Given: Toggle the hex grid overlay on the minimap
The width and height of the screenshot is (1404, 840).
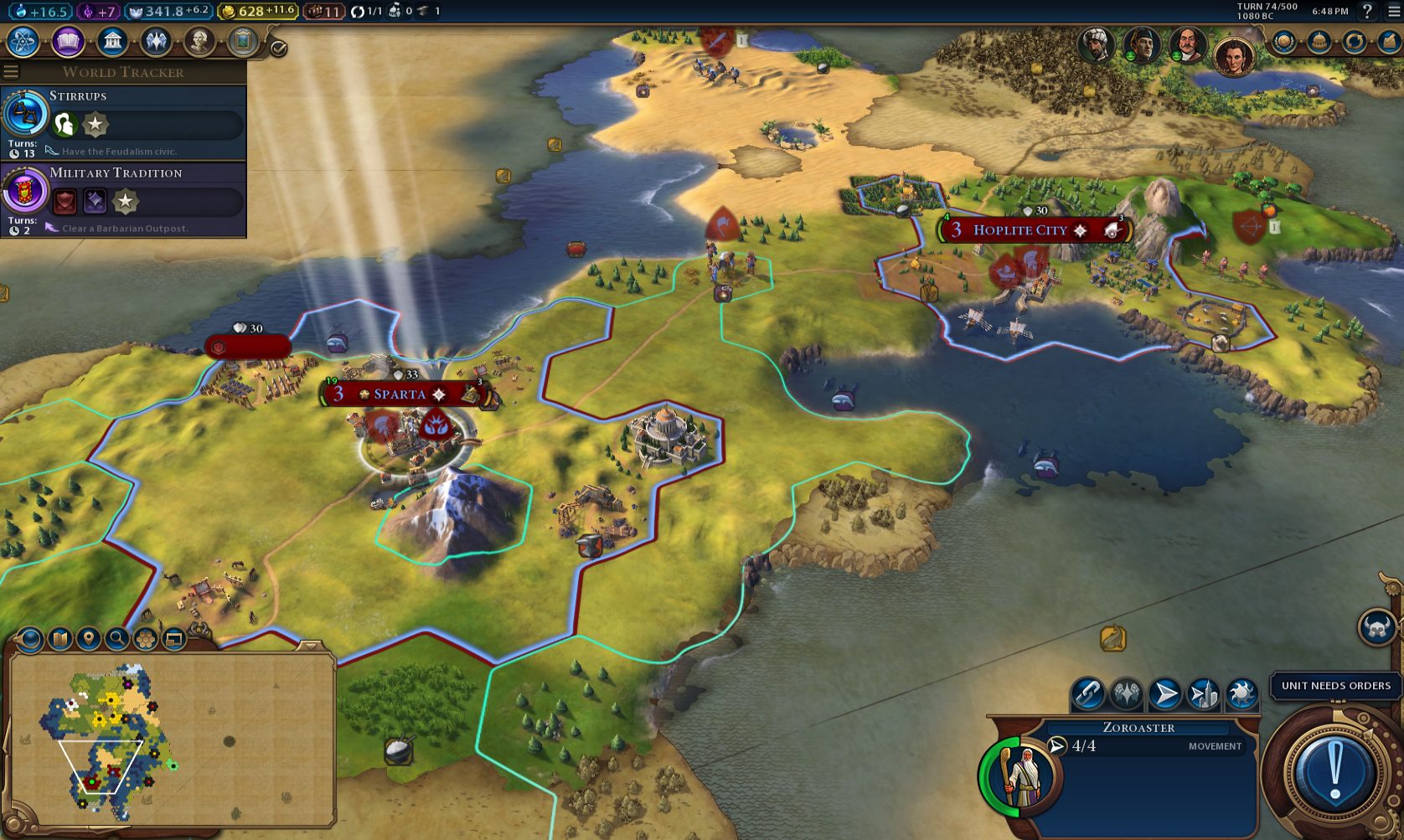Looking at the screenshot, I should [x=145, y=641].
